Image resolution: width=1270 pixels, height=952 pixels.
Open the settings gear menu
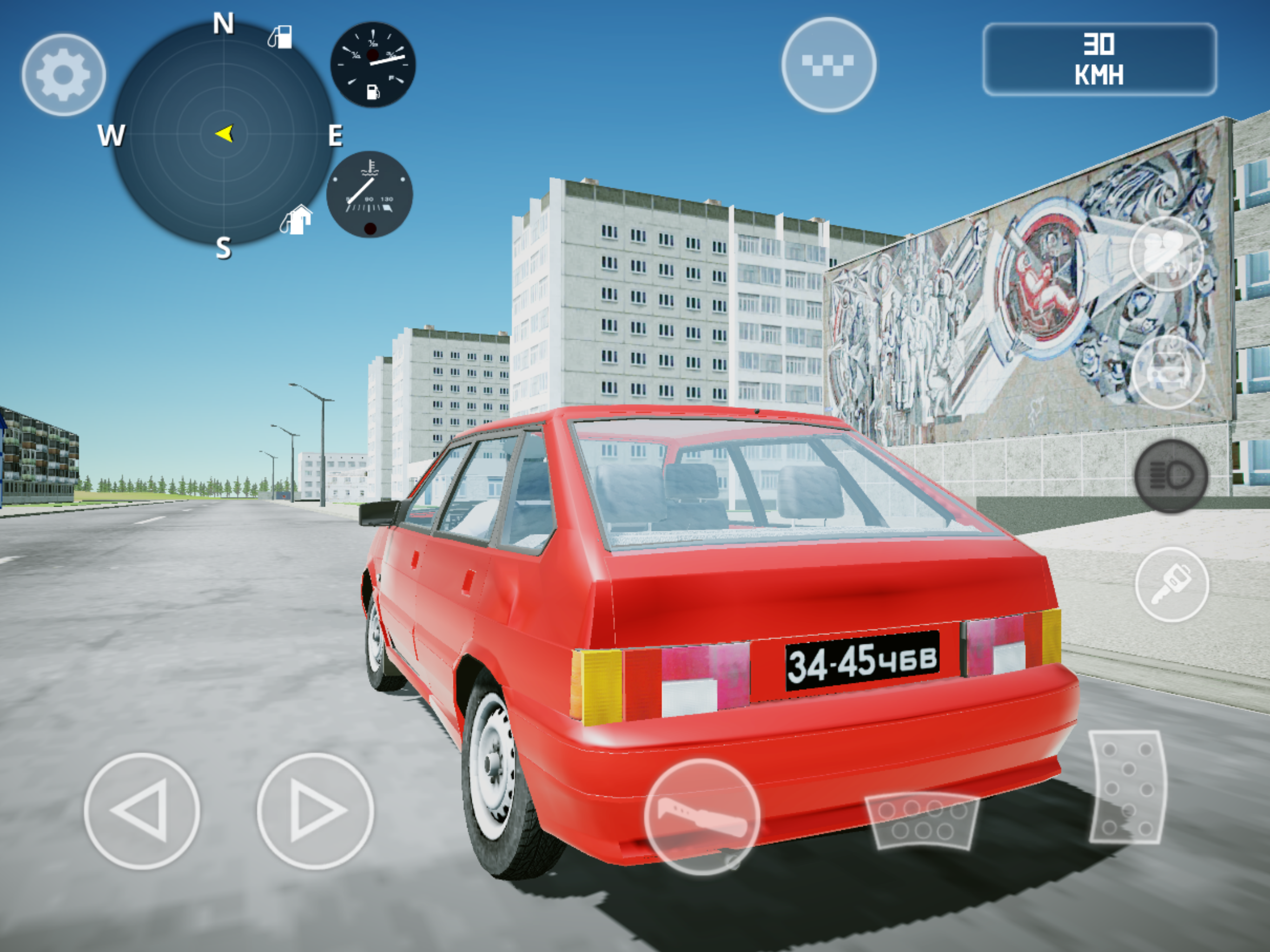(64, 75)
